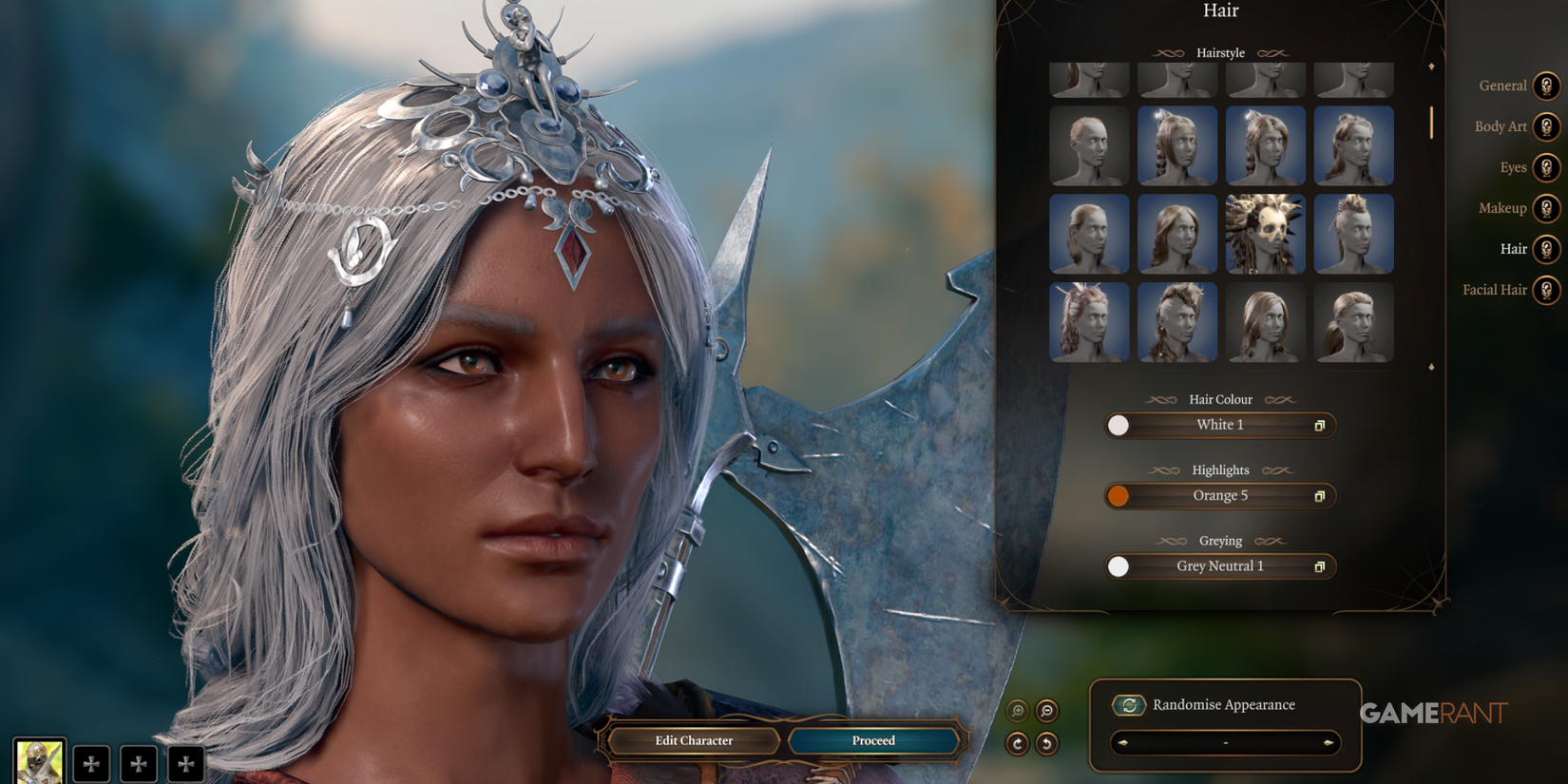Open the Body Art category icon
The image size is (1568, 784).
click(x=1548, y=126)
